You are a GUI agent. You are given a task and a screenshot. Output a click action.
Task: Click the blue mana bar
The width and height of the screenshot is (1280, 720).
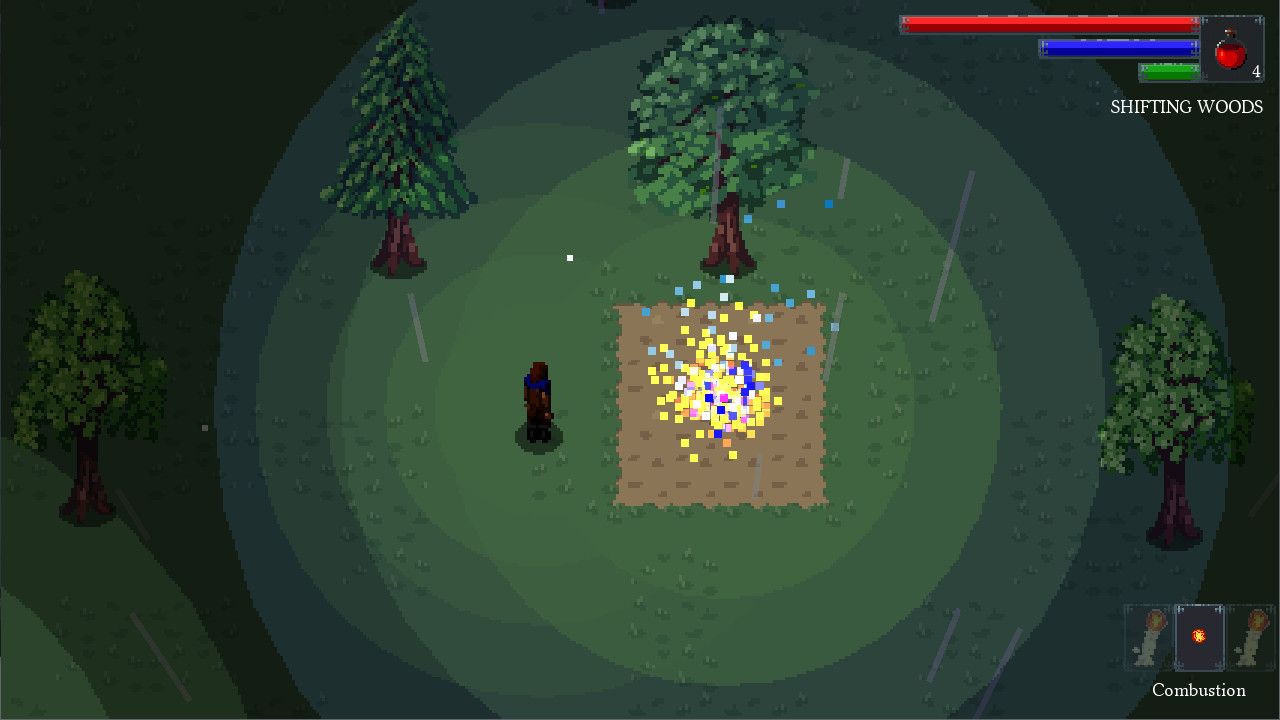(1120, 46)
